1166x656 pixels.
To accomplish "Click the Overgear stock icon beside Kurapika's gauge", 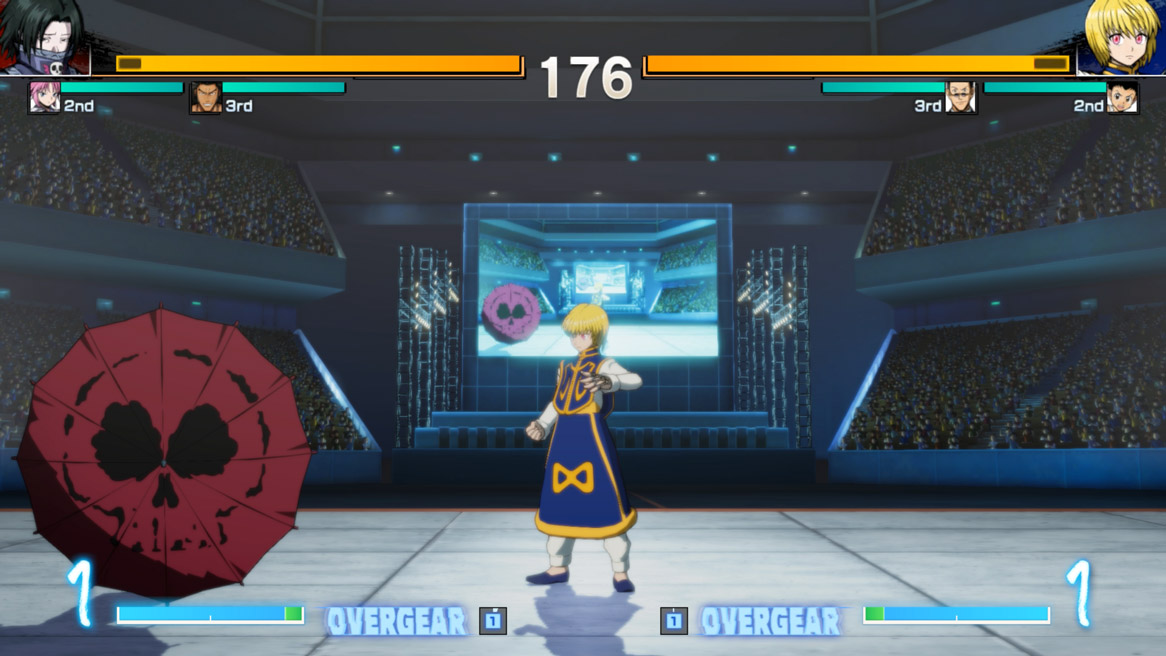I will click(x=673, y=621).
